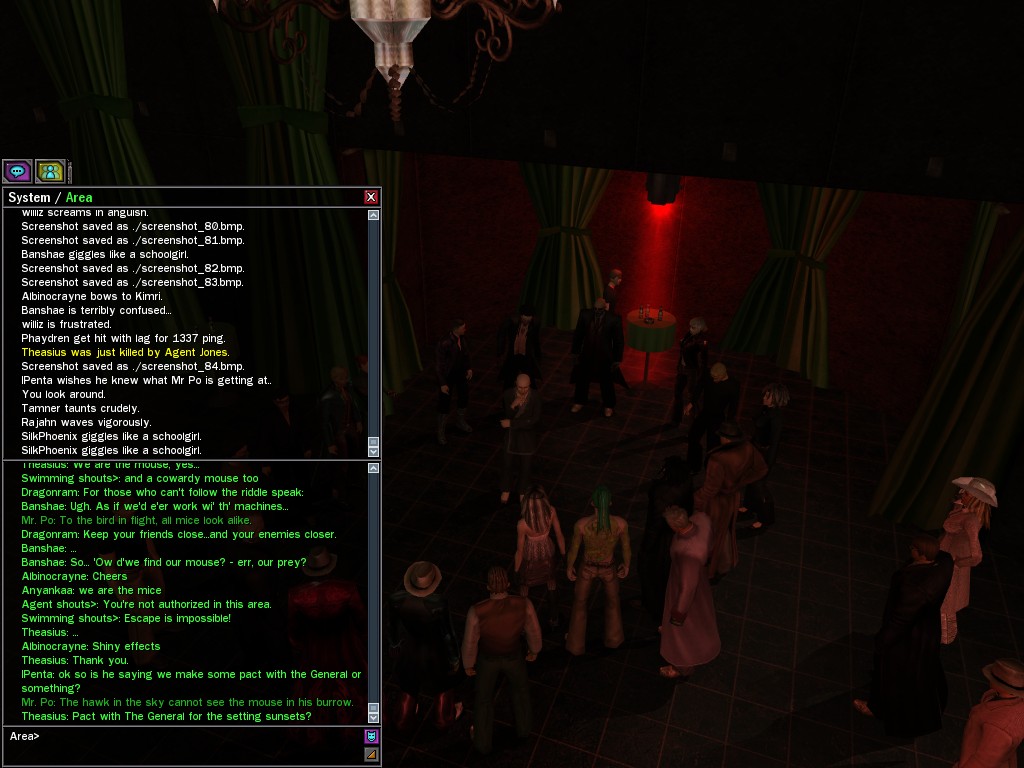This screenshot has width=1024, height=768.
Task: Click the Area chat scroll-down arrow
Action: click(374, 717)
